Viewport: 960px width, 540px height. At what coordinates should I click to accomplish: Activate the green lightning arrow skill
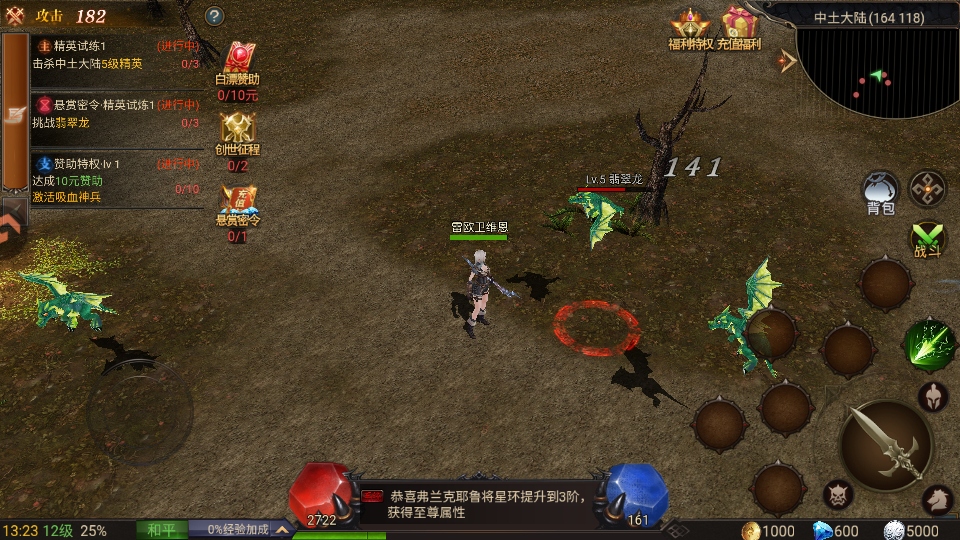[929, 345]
